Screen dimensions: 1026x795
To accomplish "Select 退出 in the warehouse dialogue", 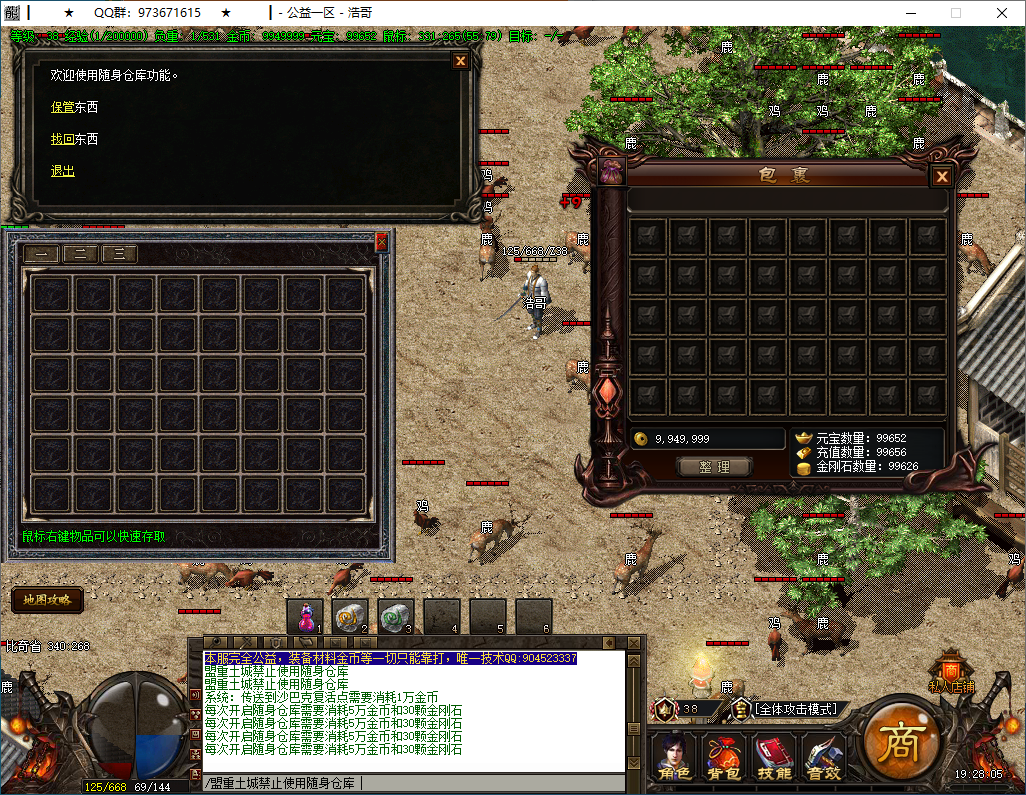I will tap(63, 171).
